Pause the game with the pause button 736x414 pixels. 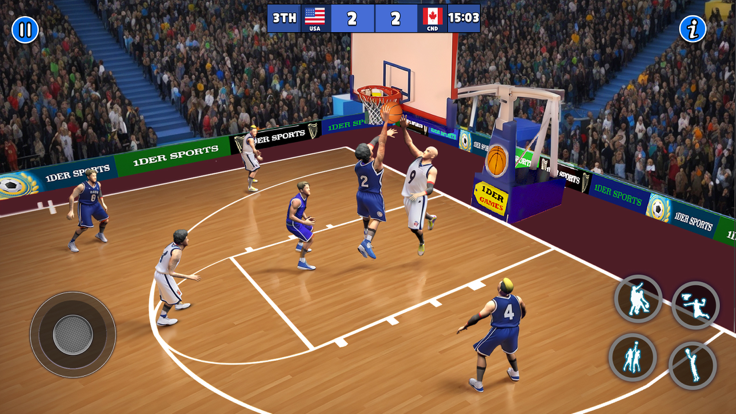tap(25, 30)
